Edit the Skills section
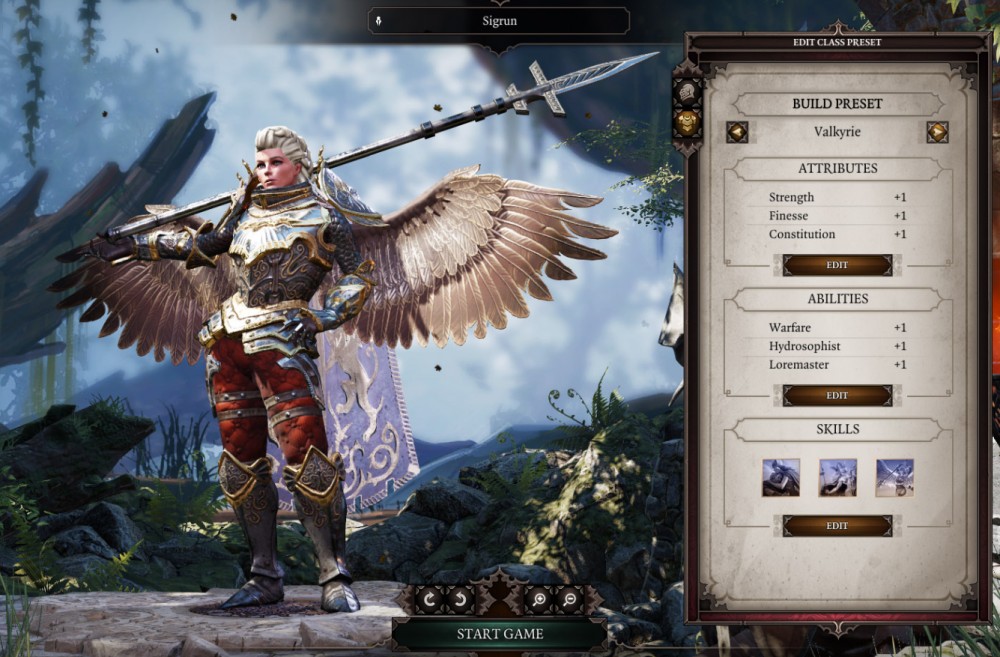Image resolution: width=1000 pixels, height=657 pixels. pyautogui.click(x=837, y=525)
